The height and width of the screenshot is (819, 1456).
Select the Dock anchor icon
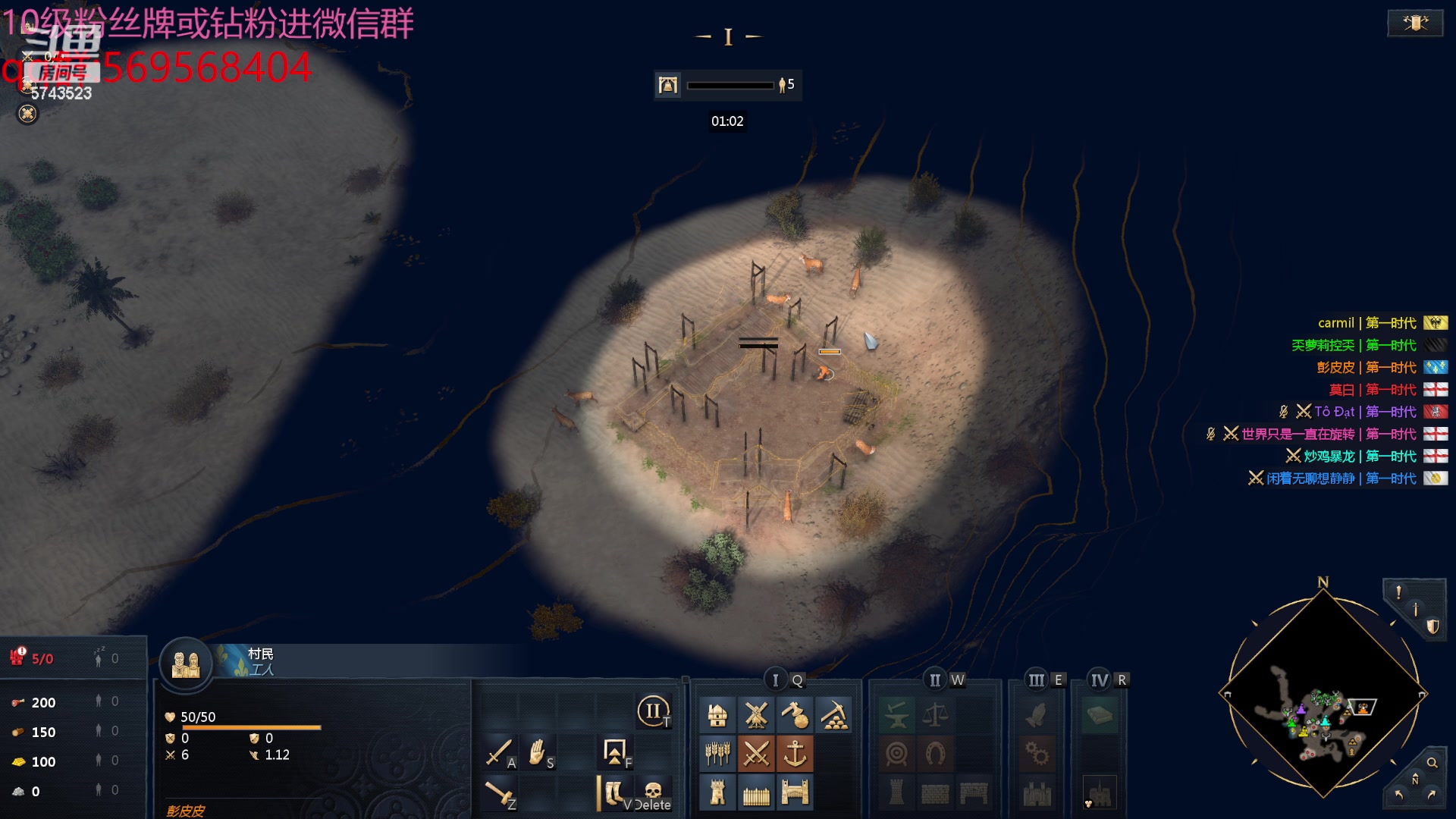[x=795, y=754]
